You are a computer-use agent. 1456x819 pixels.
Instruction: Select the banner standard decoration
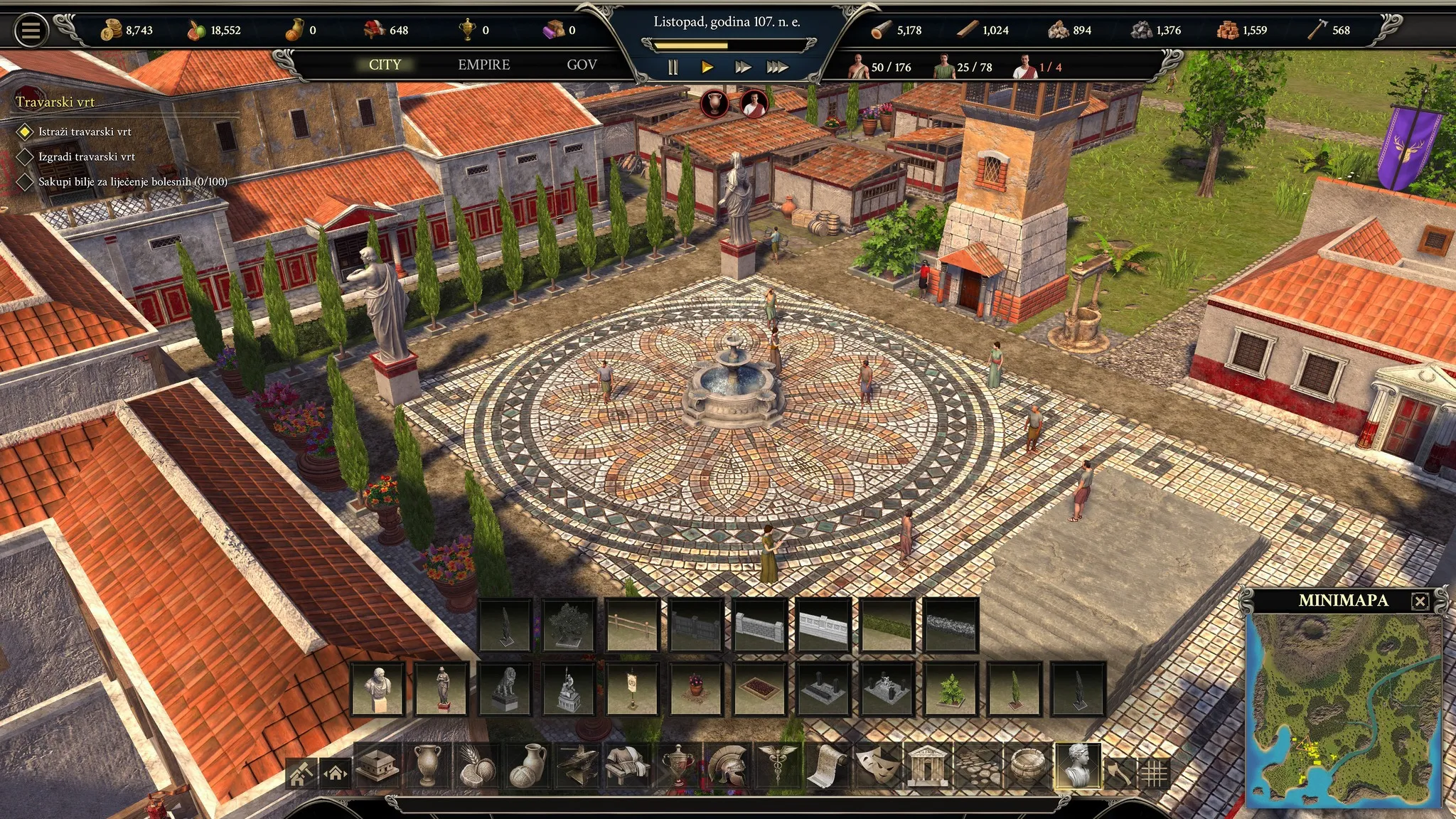point(633,689)
